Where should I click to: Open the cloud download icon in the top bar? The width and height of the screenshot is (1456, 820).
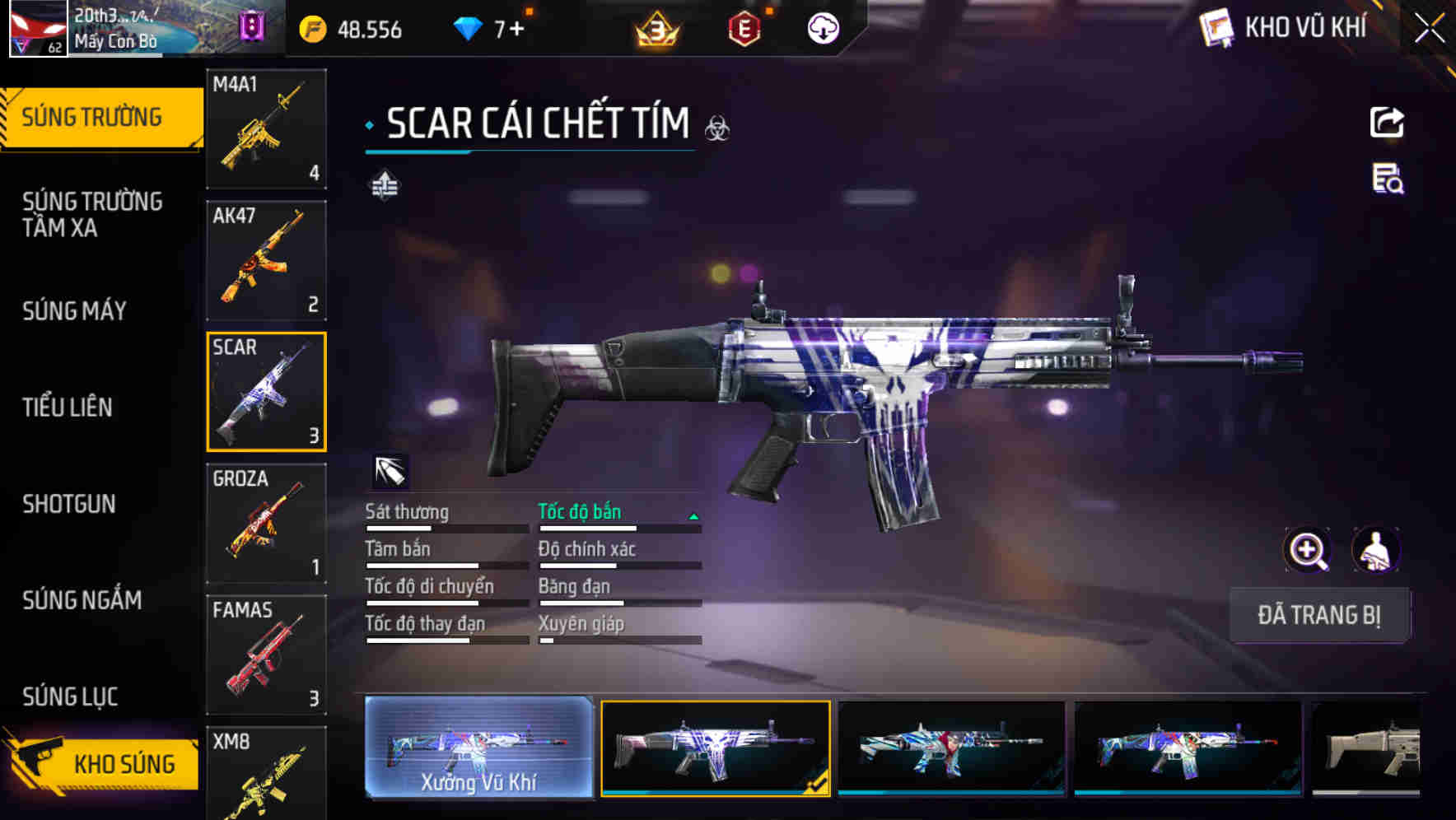point(823,27)
